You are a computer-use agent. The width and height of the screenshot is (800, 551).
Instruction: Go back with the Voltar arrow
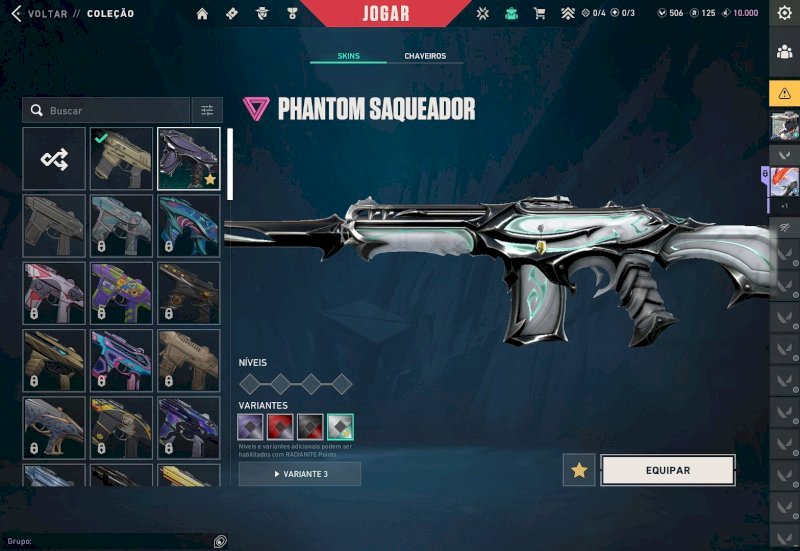(15, 14)
